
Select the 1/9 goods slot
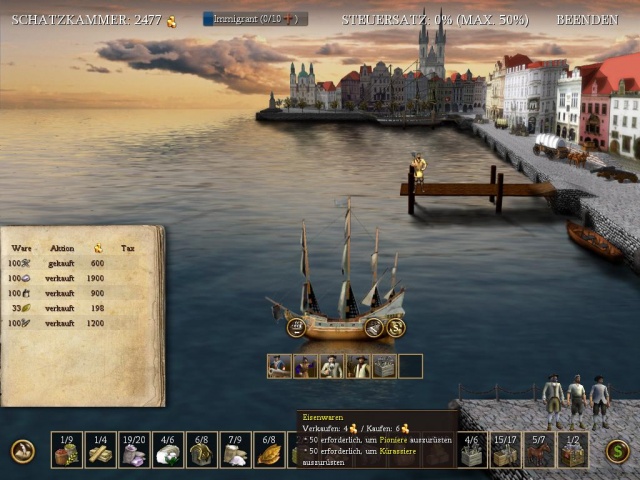[x=67, y=450]
